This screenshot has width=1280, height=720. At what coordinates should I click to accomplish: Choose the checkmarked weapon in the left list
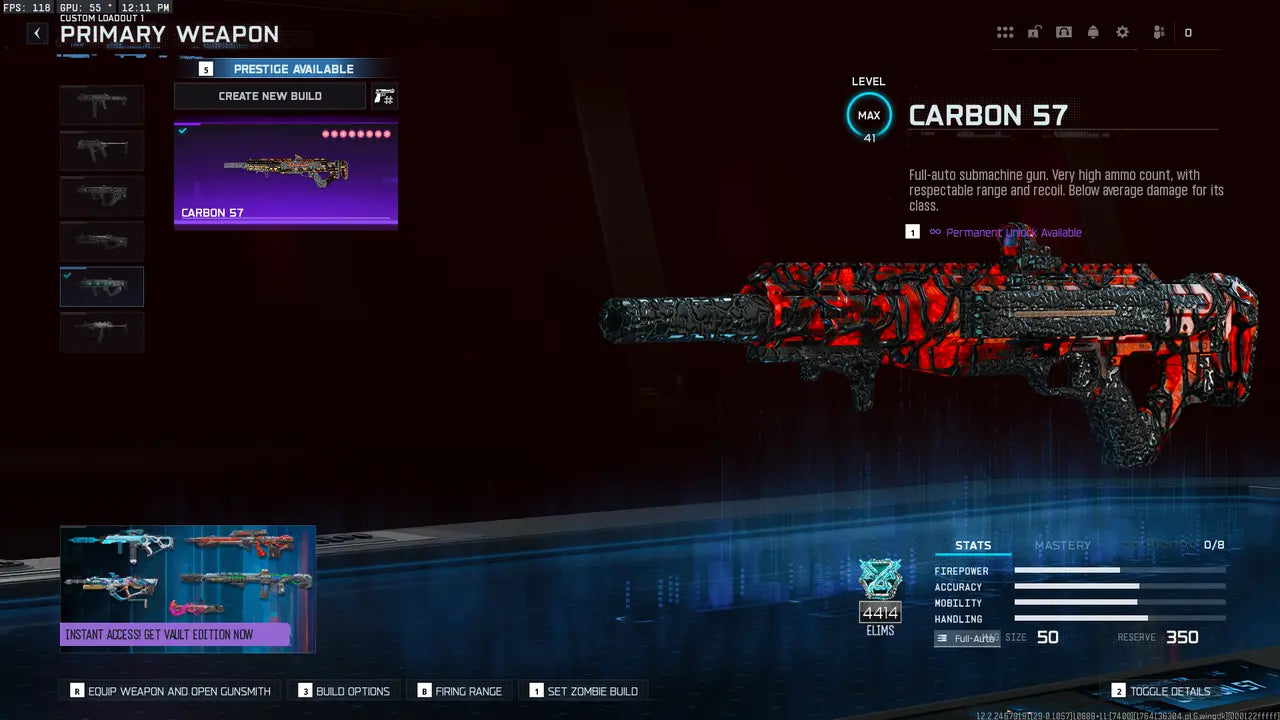(x=102, y=286)
